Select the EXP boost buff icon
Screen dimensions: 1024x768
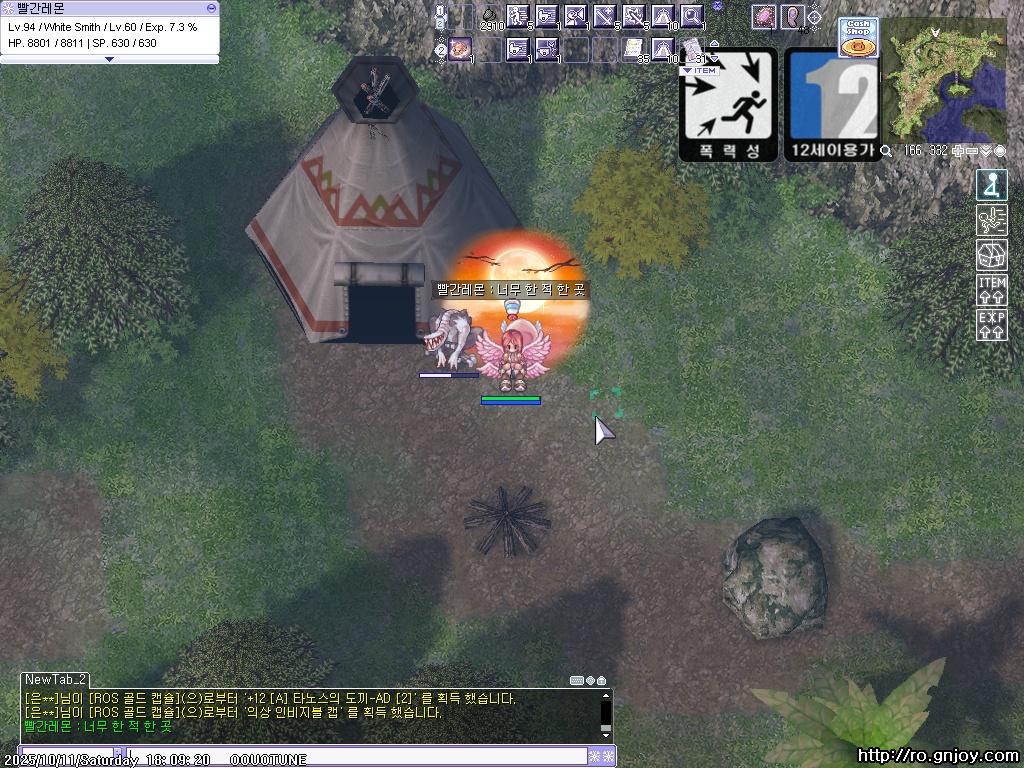[x=991, y=325]
